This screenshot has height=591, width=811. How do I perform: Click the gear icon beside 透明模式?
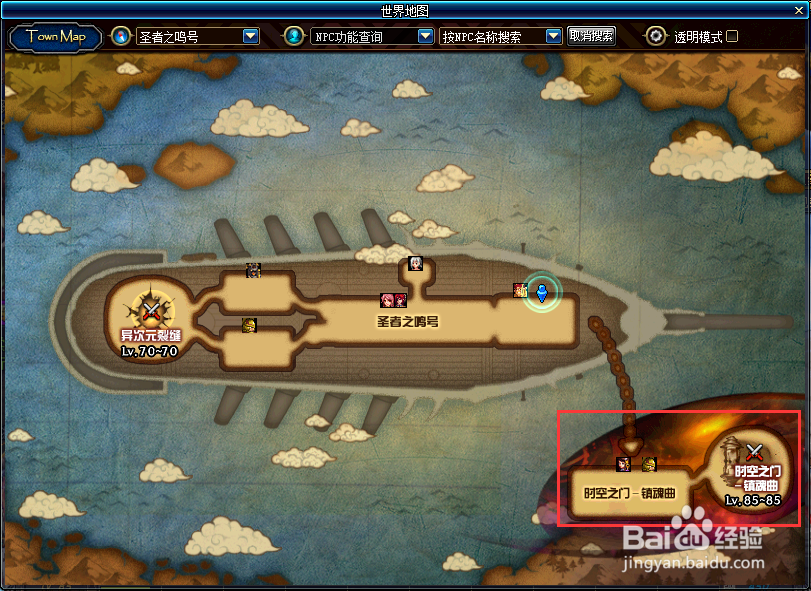[x=656, y=37]
